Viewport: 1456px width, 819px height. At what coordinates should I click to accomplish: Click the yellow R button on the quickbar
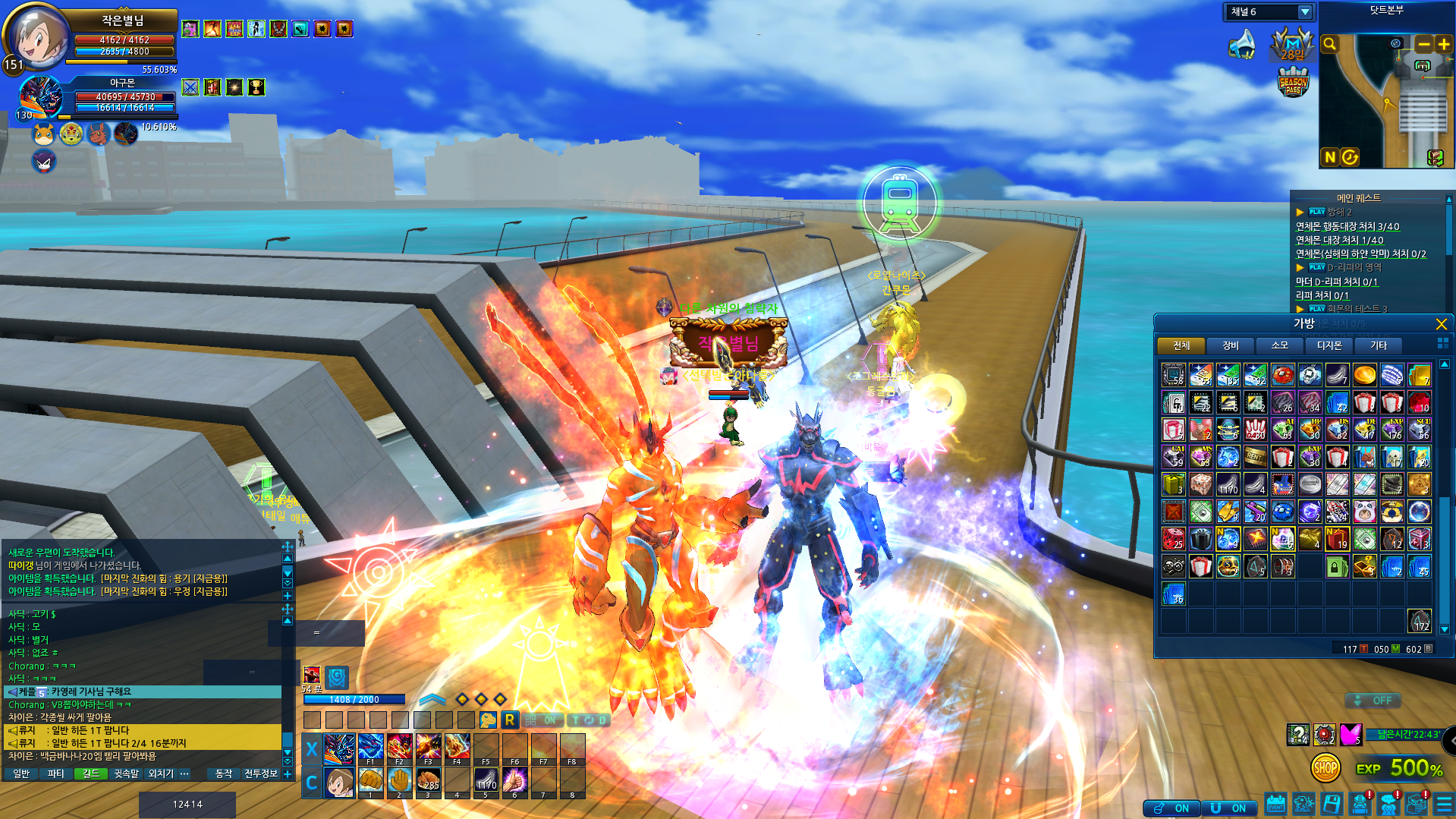[x=510, y=720]
